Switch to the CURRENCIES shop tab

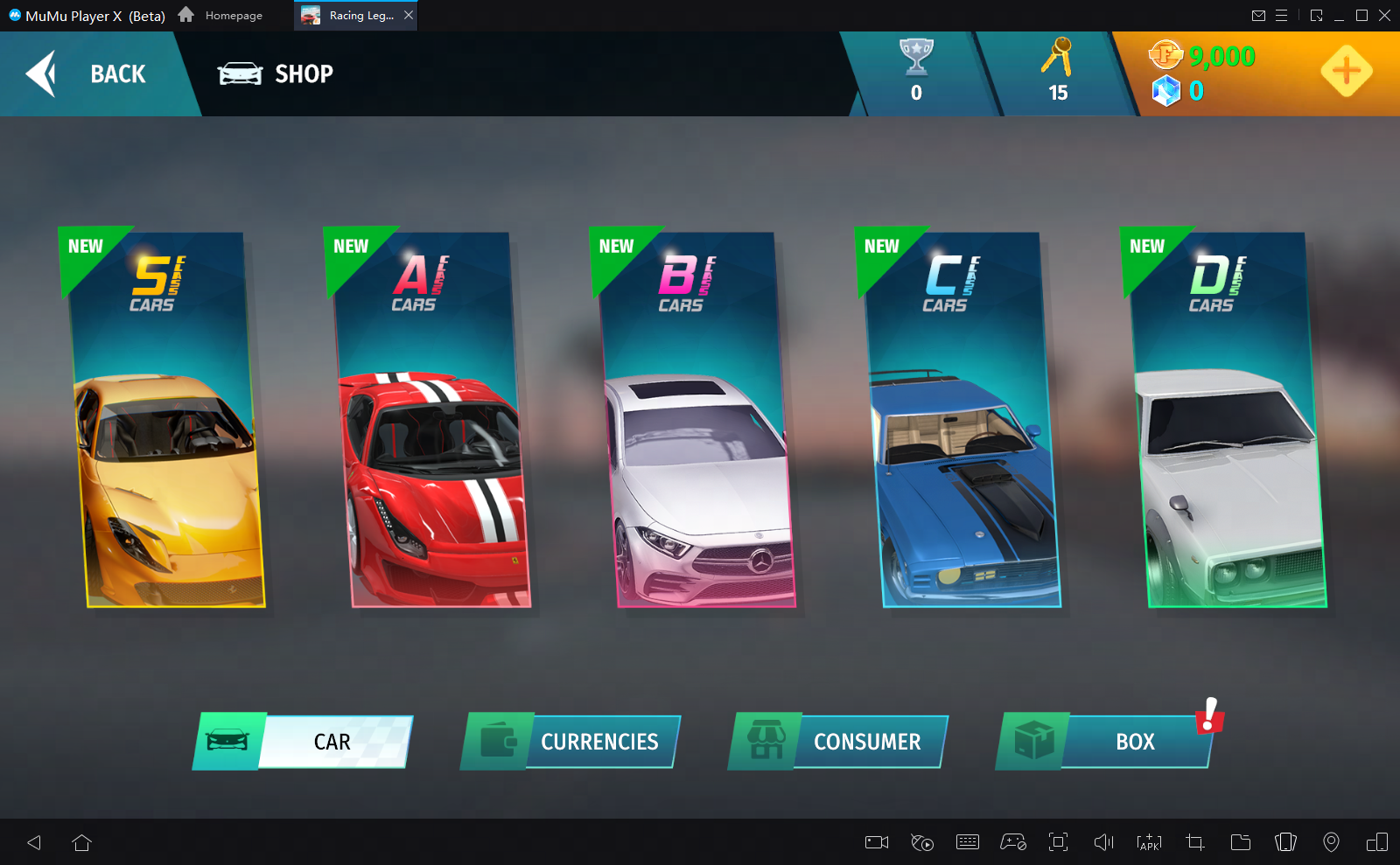pos(599,742)
